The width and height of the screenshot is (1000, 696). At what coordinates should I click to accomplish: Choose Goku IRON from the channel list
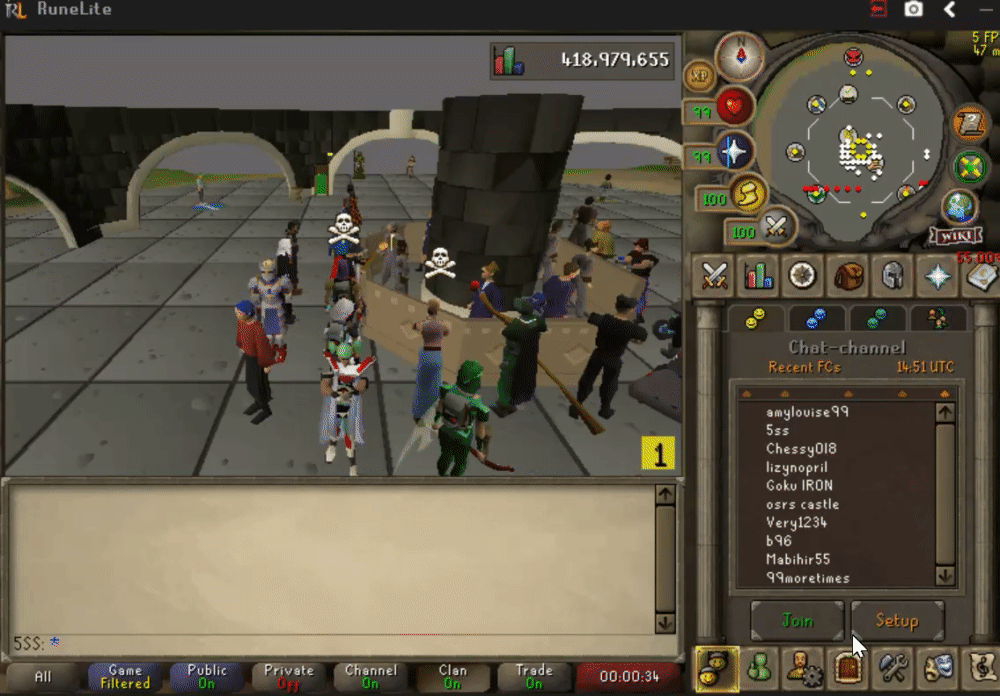click(x=799, y=485)
